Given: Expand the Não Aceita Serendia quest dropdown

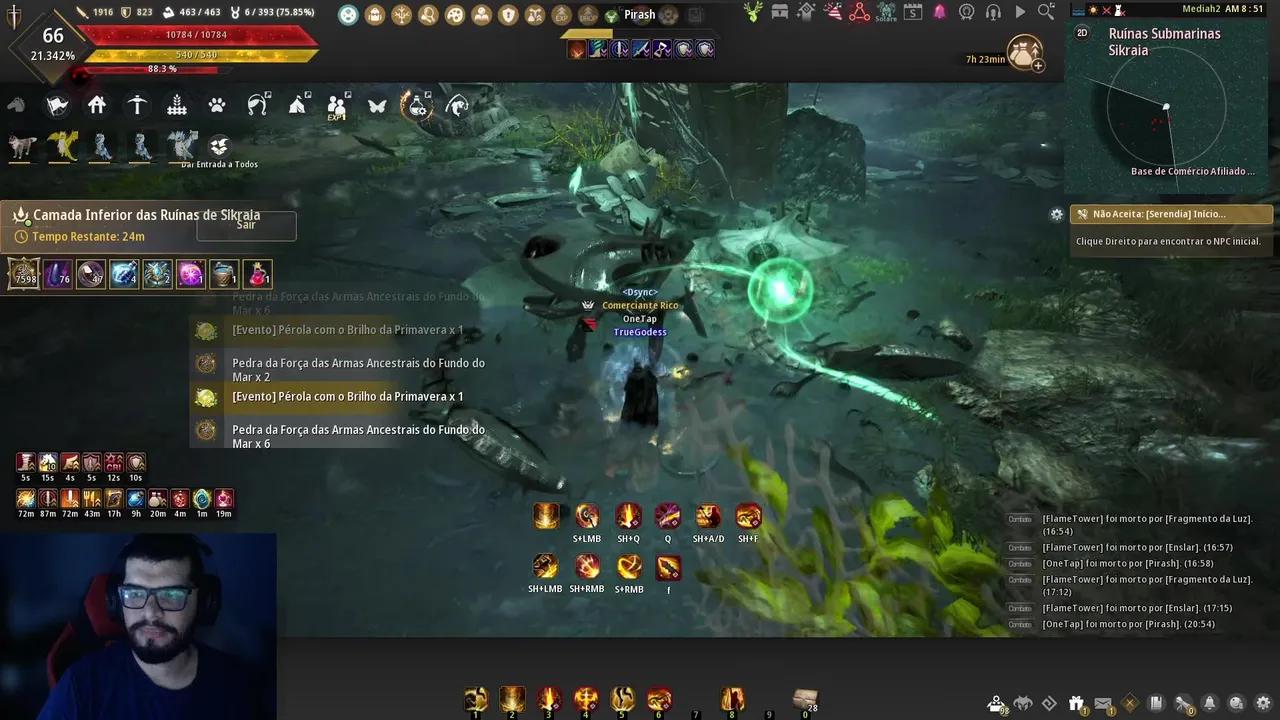Looking at the screenshot, I should (x=1170, y=213).
